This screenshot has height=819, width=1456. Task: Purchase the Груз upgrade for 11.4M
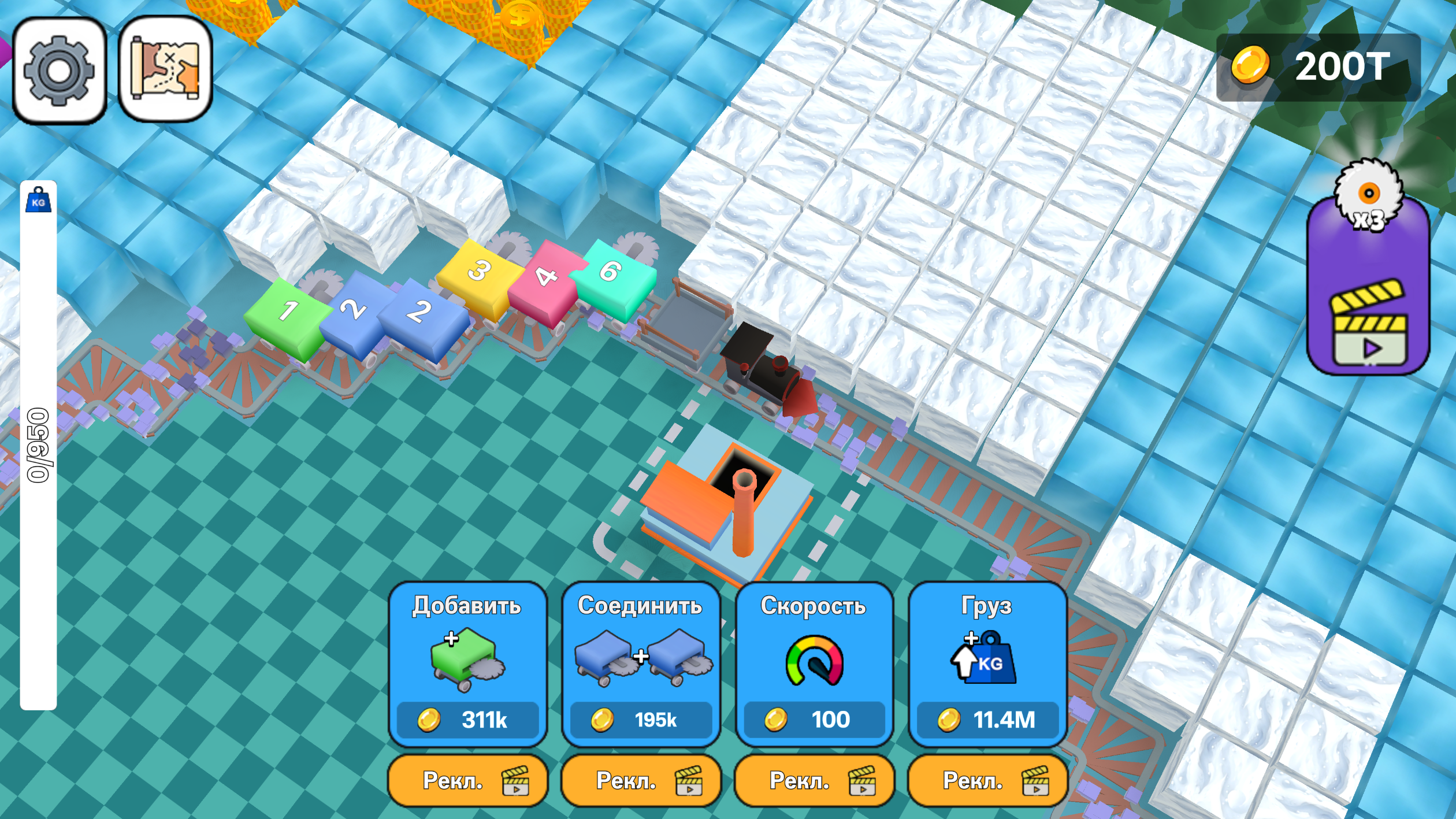tap(986, 721)
